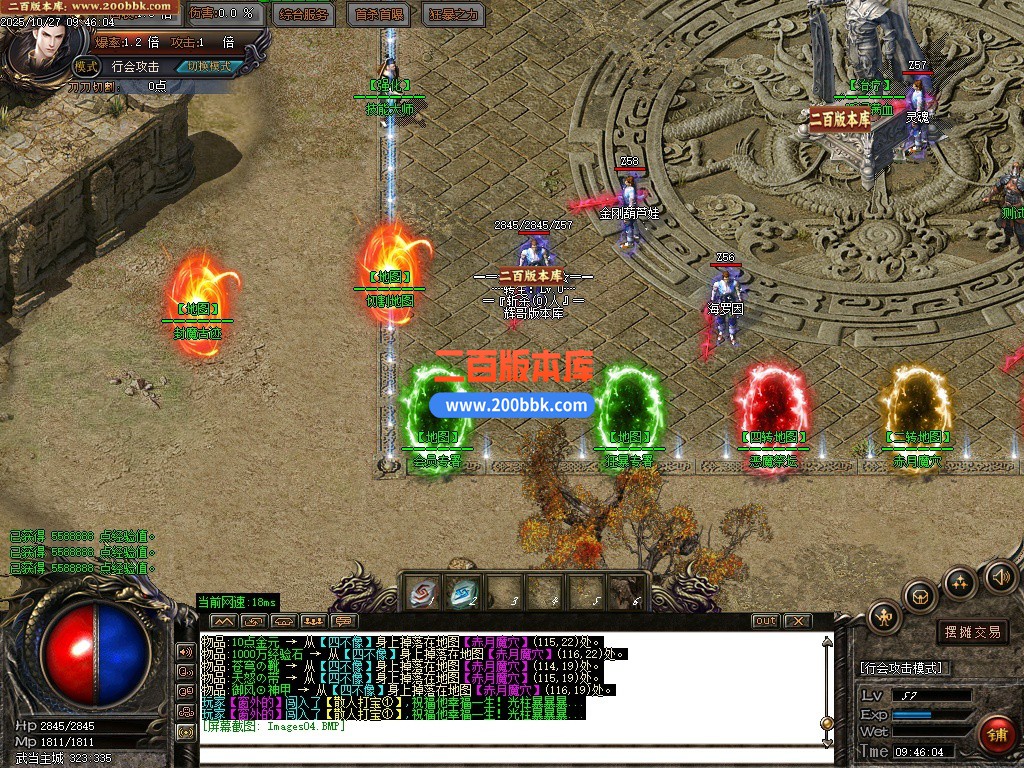Use the blue swirl item in slot 2

click(461, 592)
